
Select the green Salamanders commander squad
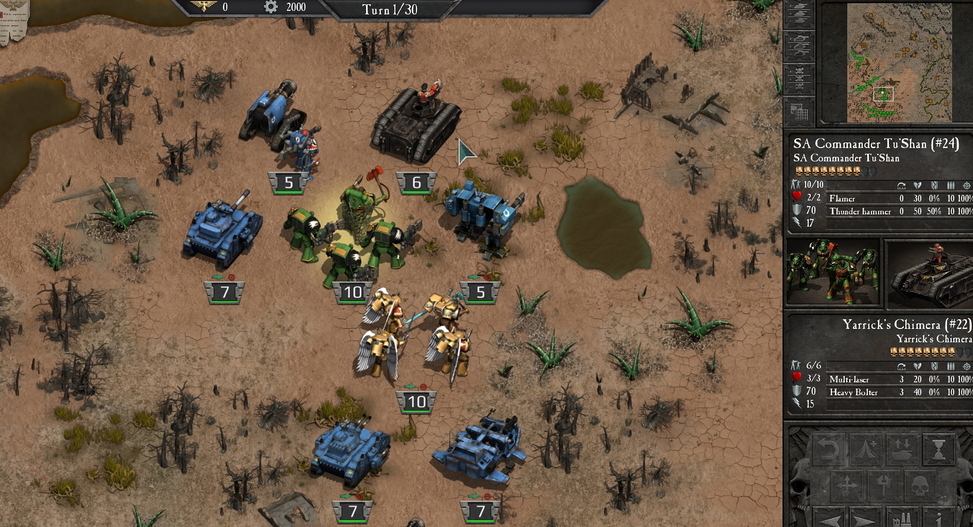coord(352,235)
